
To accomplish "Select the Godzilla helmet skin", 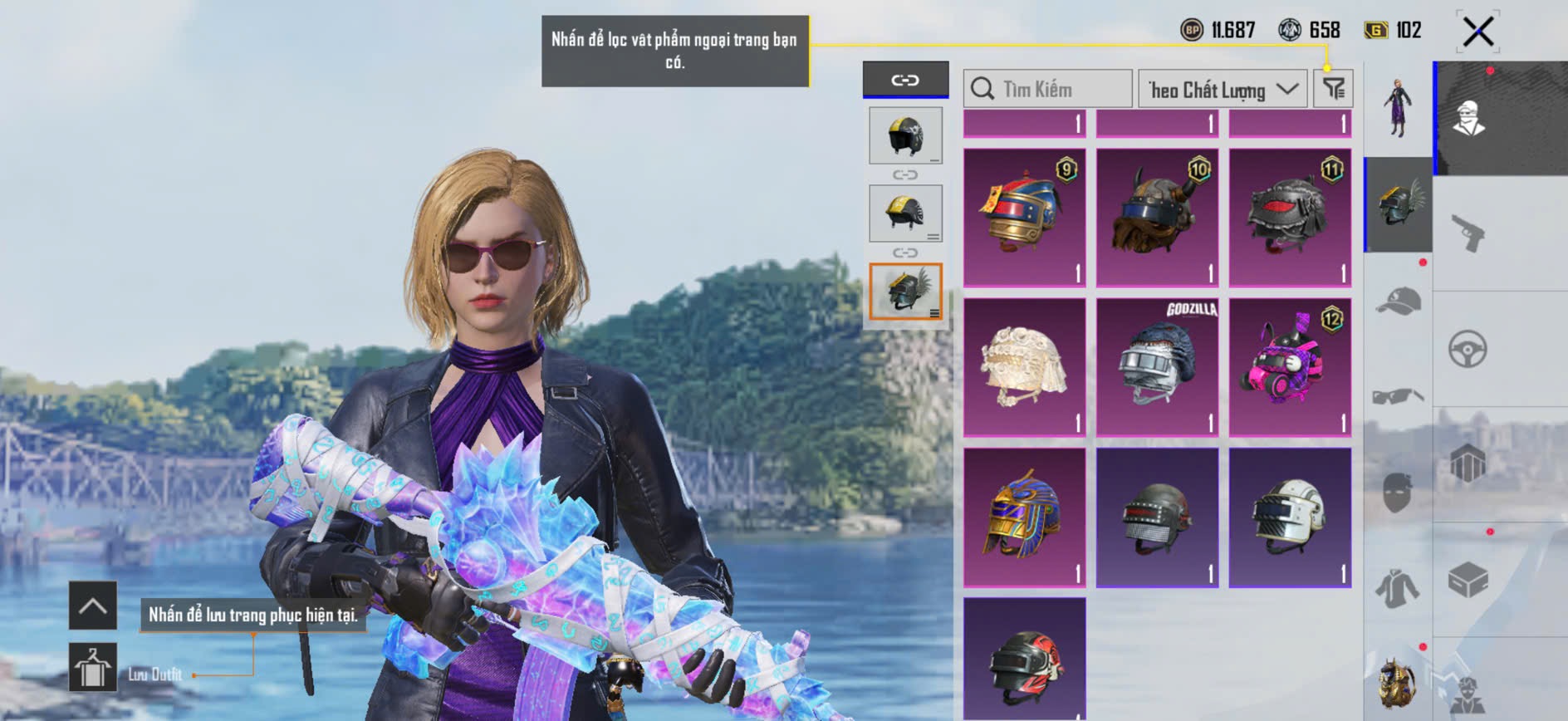I will point(1157,367).
